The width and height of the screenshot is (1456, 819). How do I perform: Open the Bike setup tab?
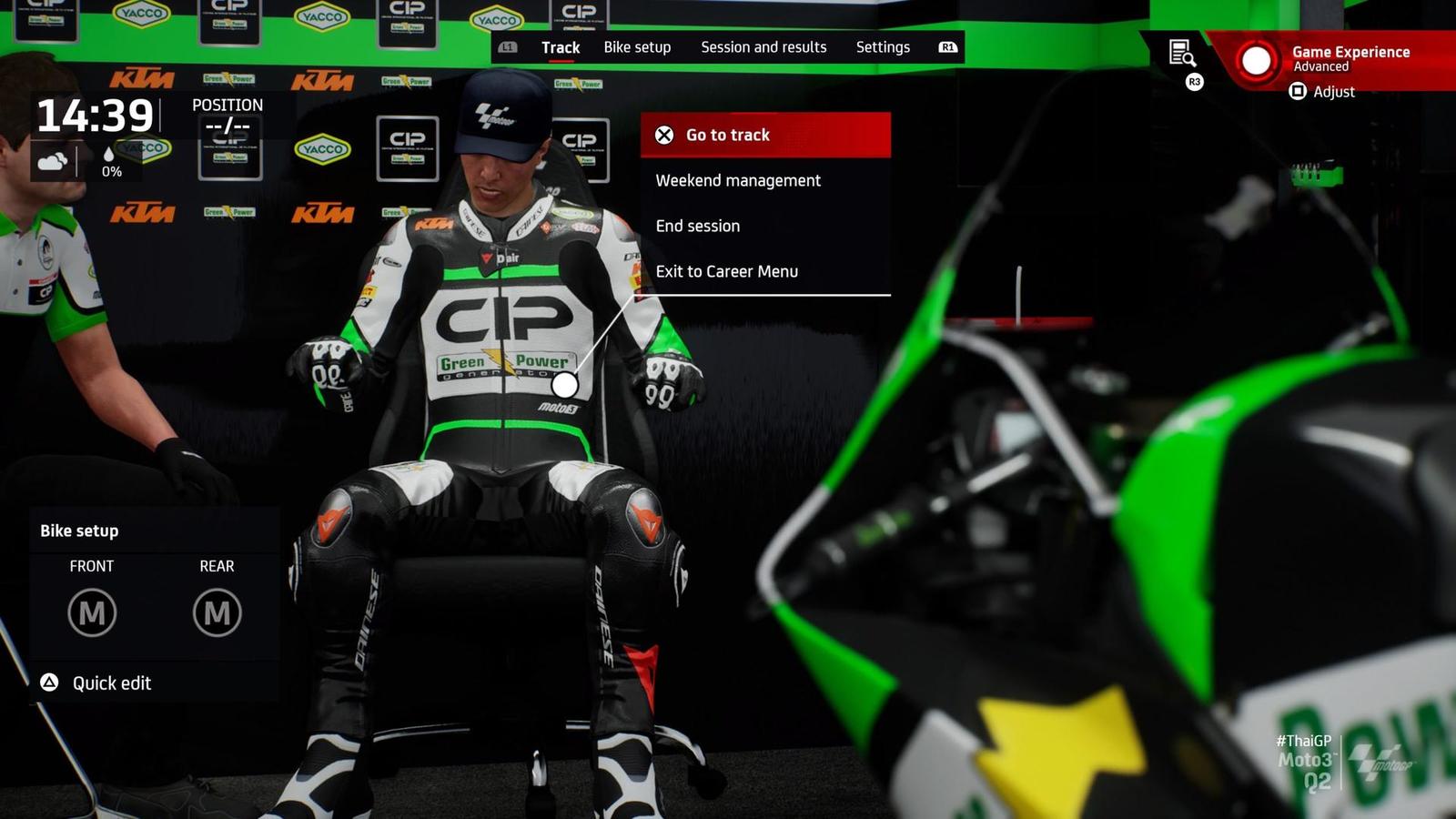[x=637, y=47]
